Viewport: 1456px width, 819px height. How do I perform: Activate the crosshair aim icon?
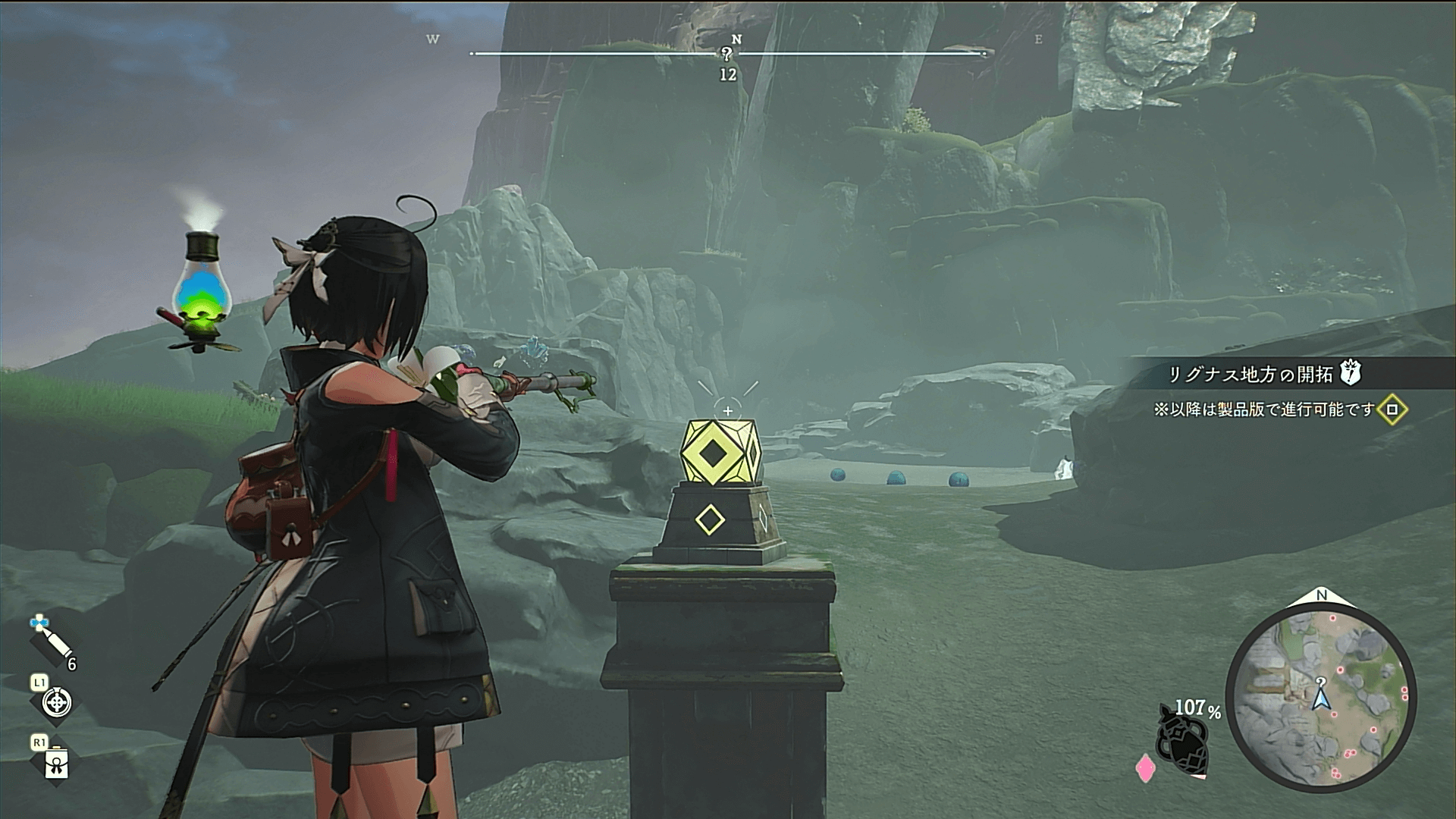(57, 702)
